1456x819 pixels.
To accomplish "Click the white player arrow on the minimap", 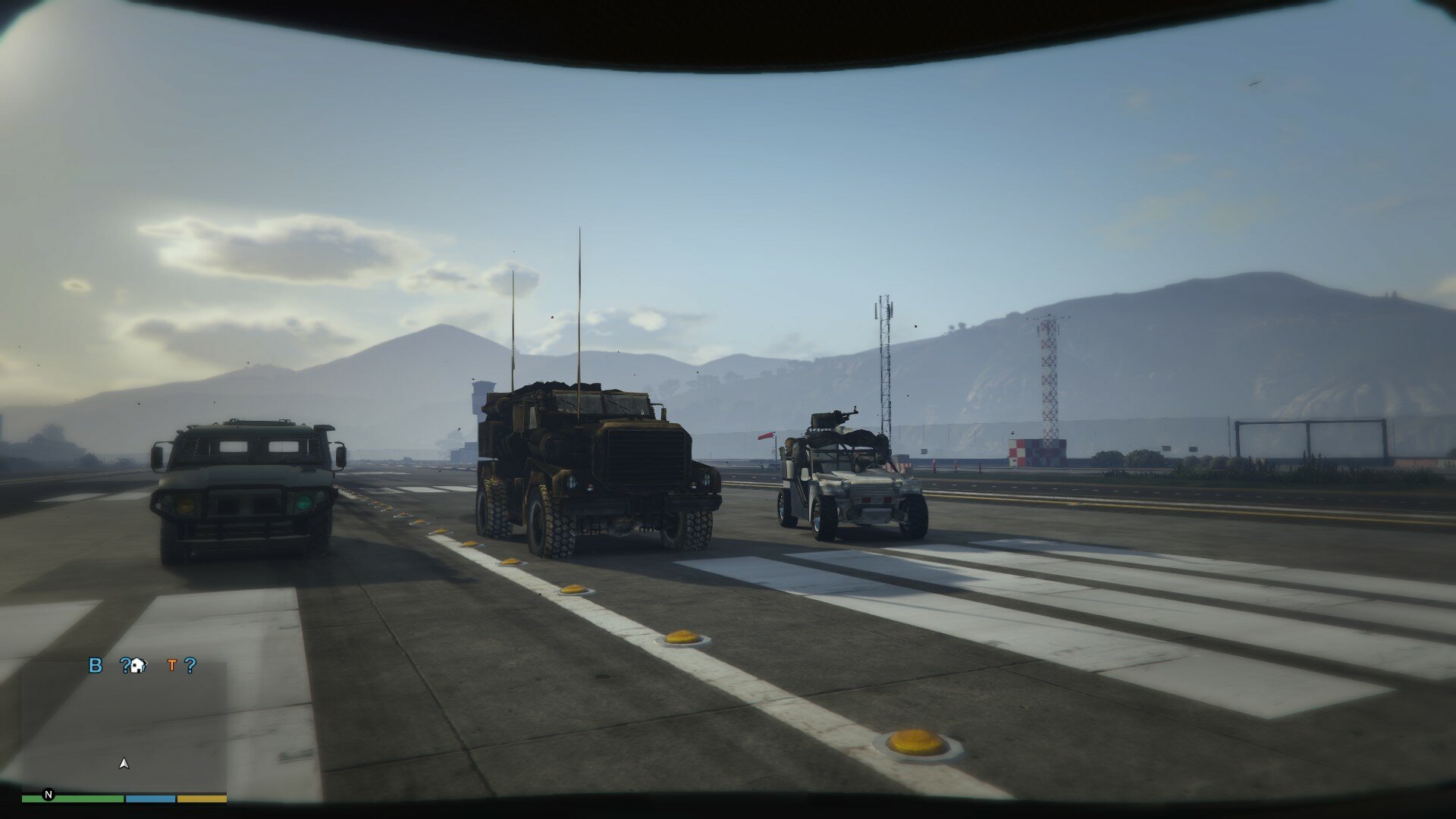I will [124, 764].
